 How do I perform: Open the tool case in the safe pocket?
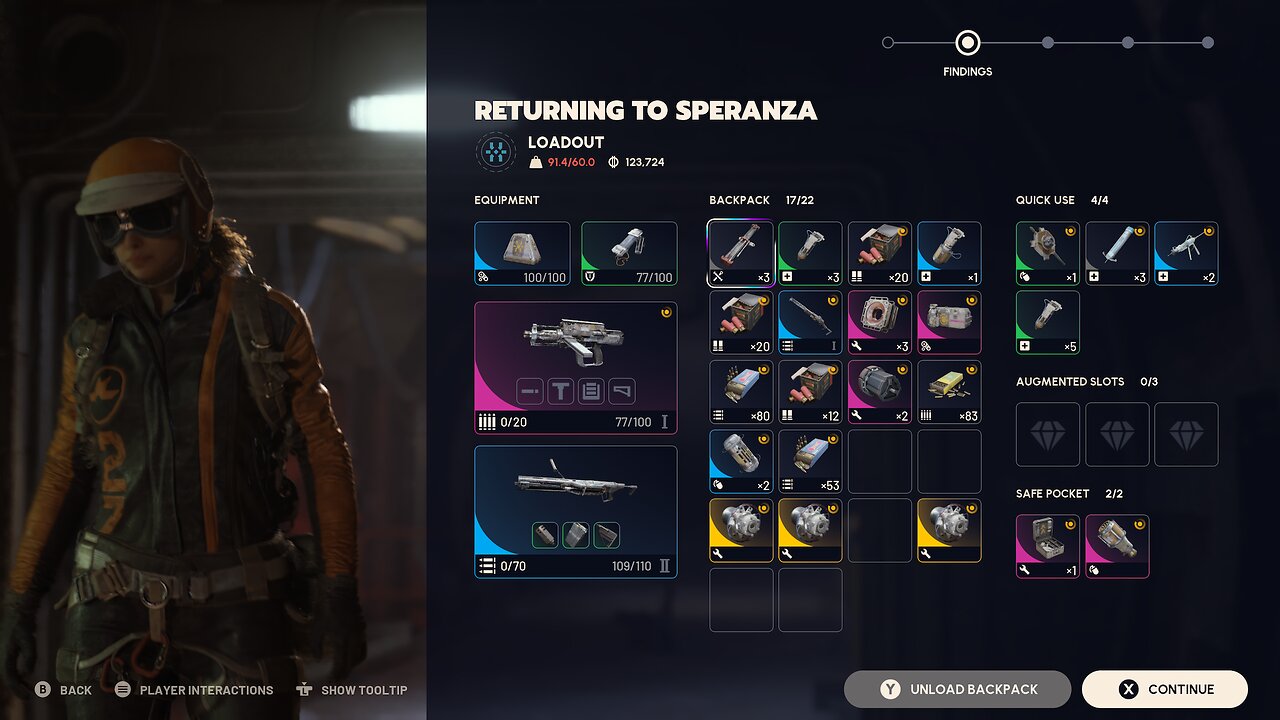coord(1048,546)
